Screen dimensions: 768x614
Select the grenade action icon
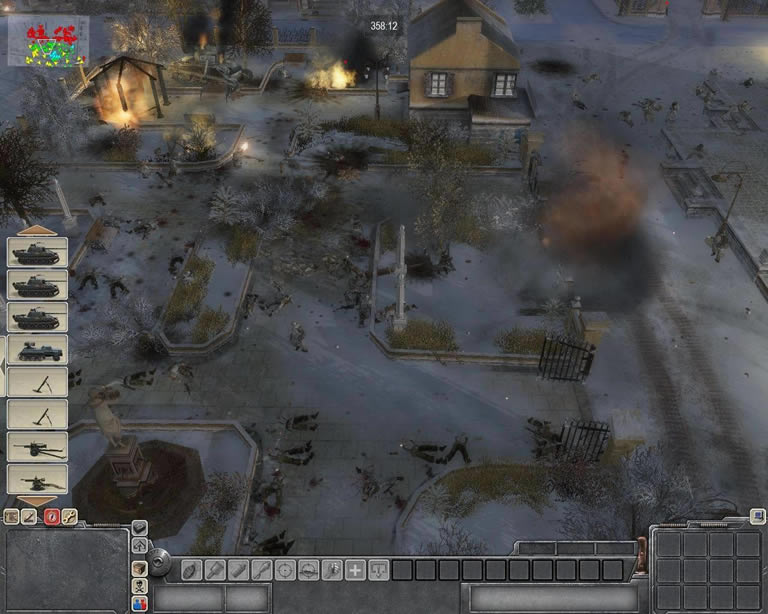192,570
